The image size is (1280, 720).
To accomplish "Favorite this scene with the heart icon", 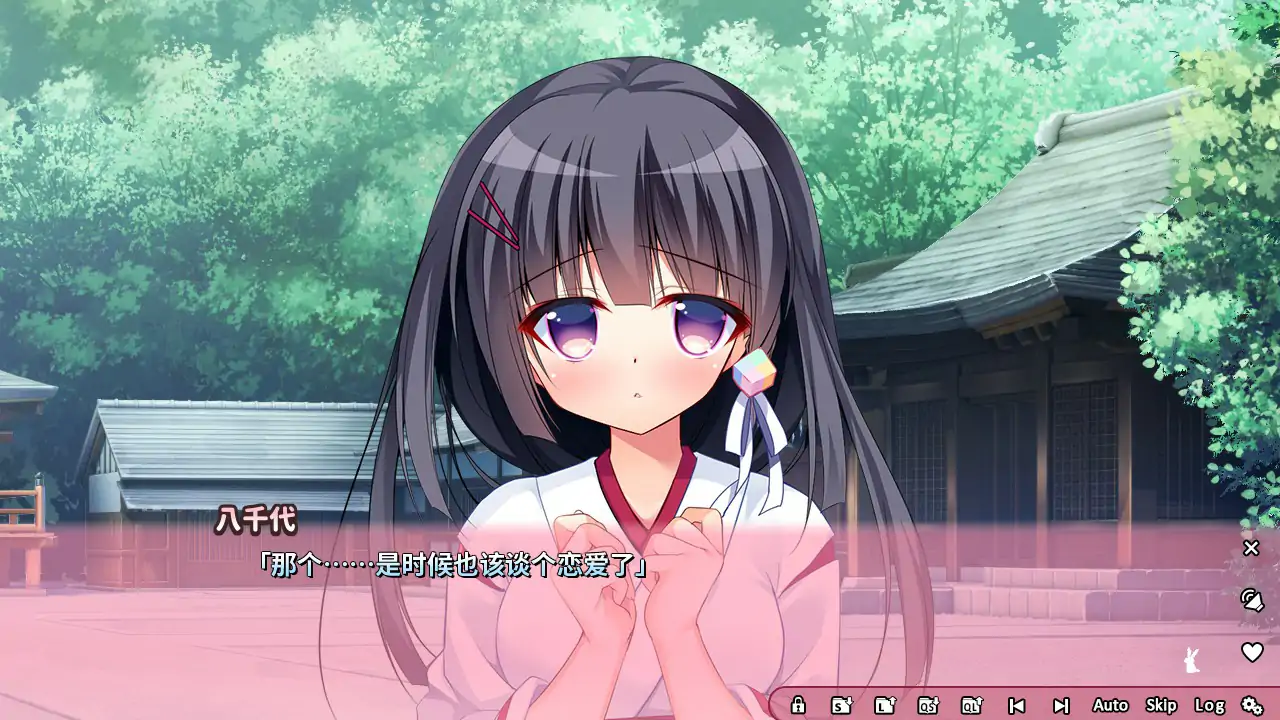I will (1251, 652).
